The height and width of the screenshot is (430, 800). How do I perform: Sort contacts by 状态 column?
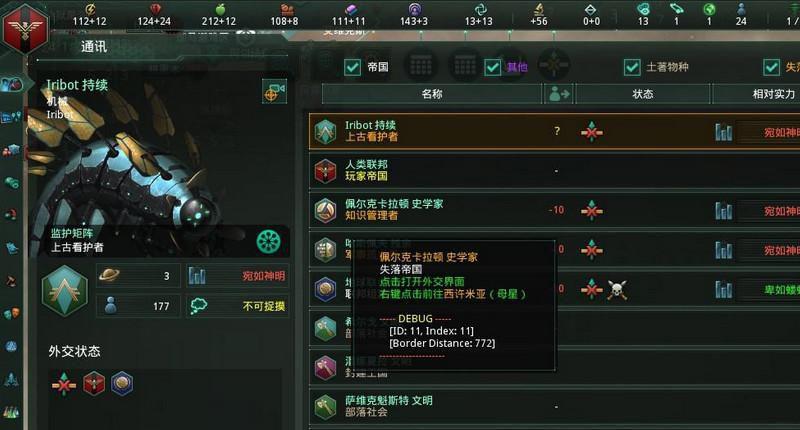[642, 94]
